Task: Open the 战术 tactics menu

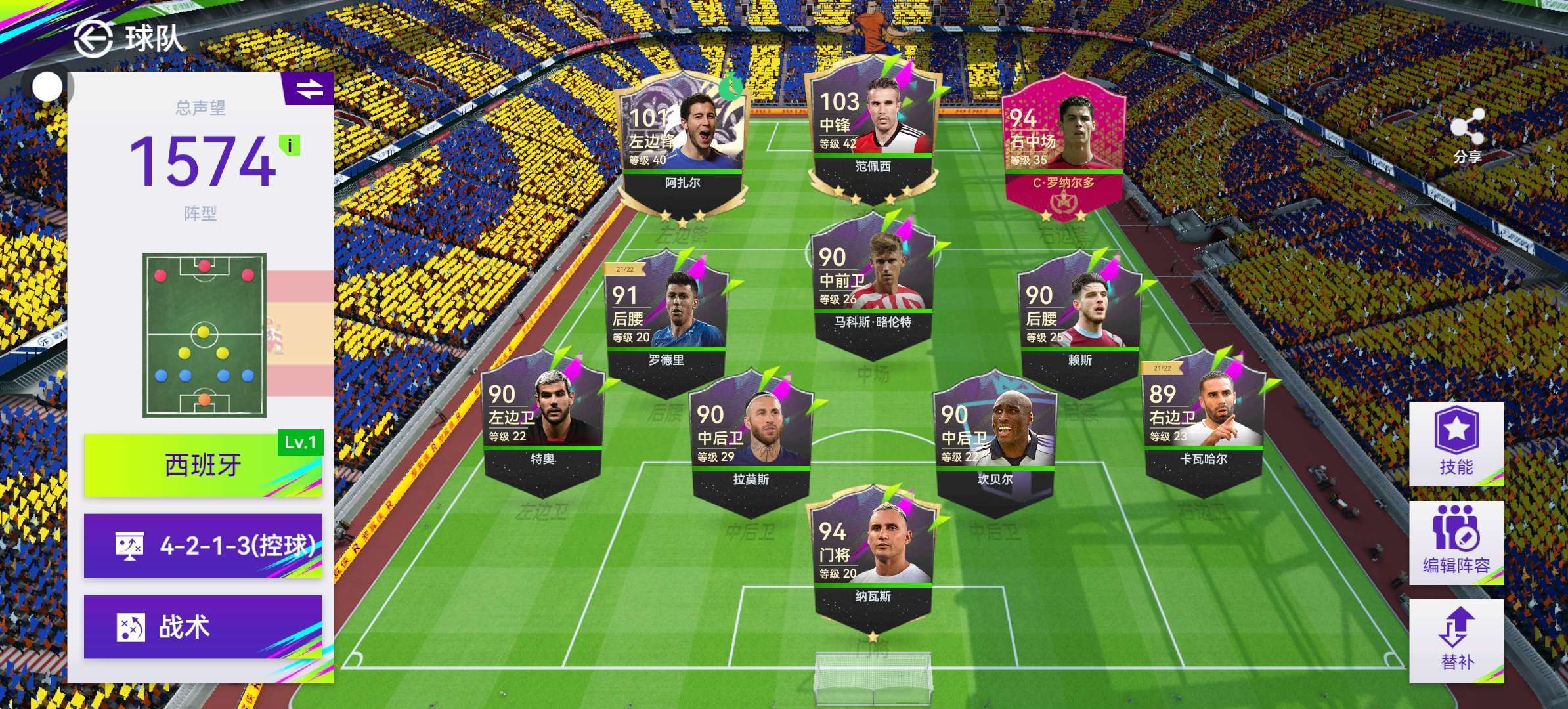Action: (203, 626)
